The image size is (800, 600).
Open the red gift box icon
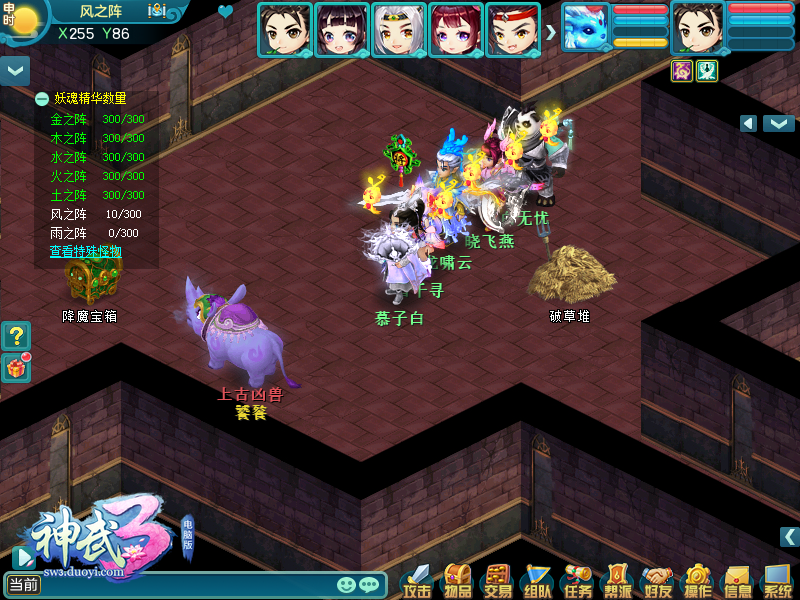pyautogui.click(x=16, y=367)
